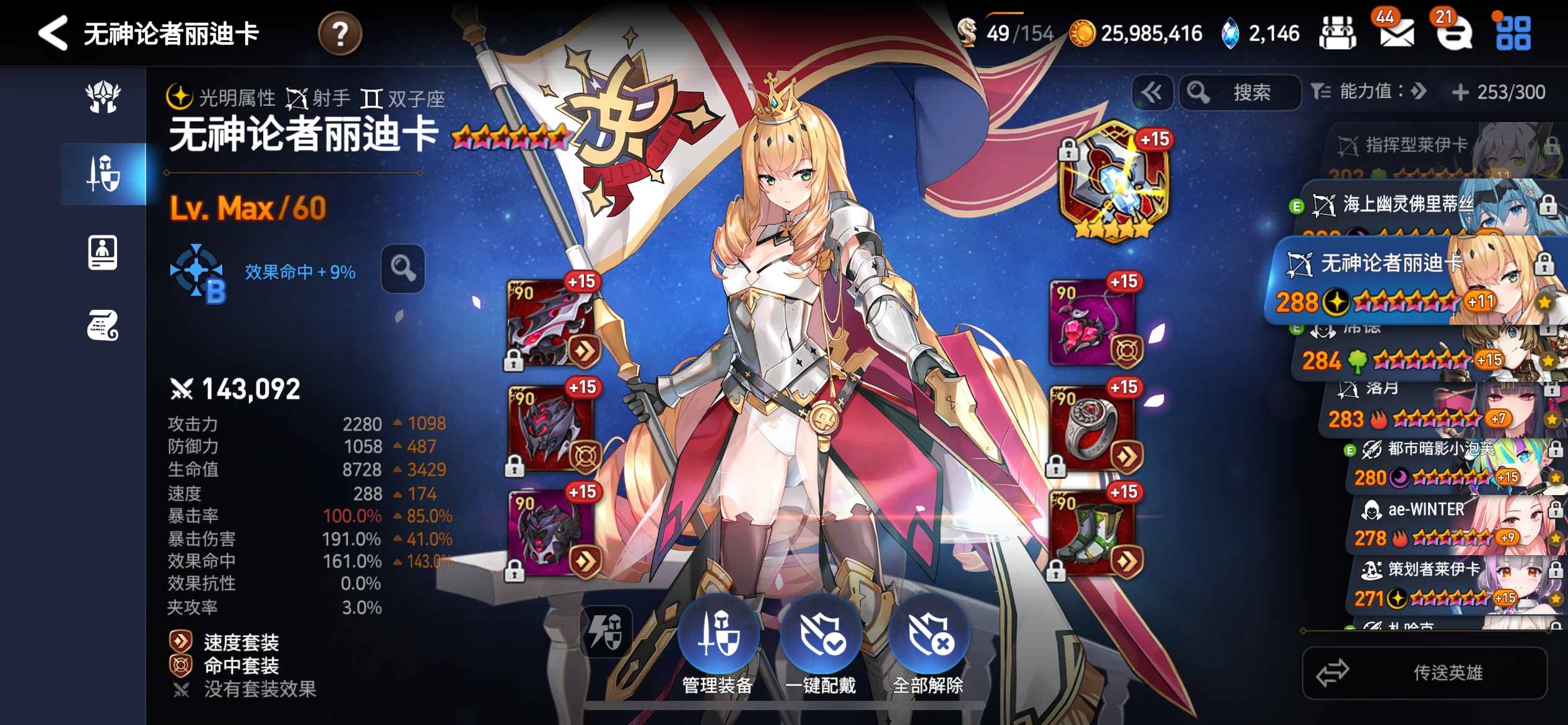Click the Transfer Hero (传送英雄) button

[x=1424, y=672]
